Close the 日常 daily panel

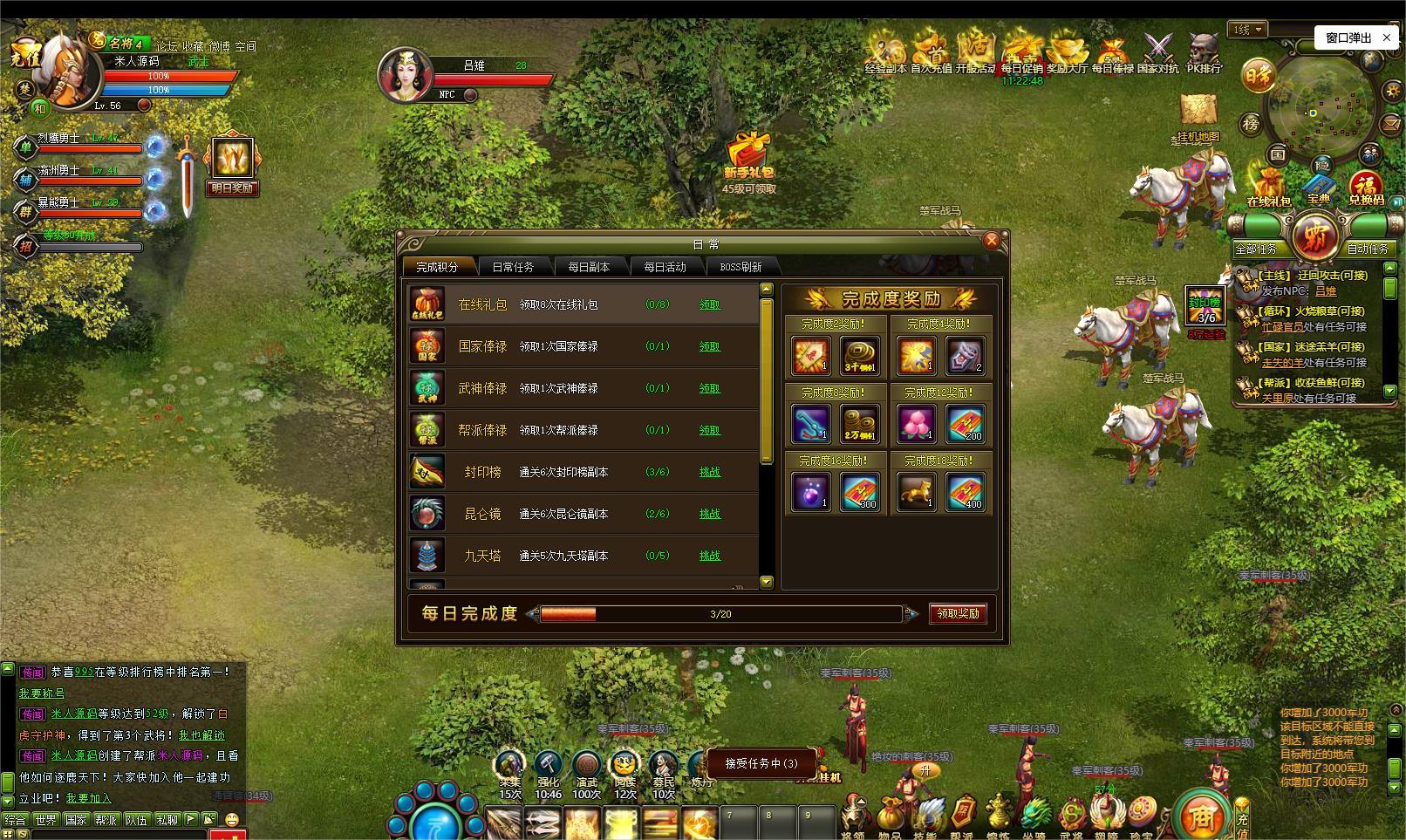pos(991,241)
